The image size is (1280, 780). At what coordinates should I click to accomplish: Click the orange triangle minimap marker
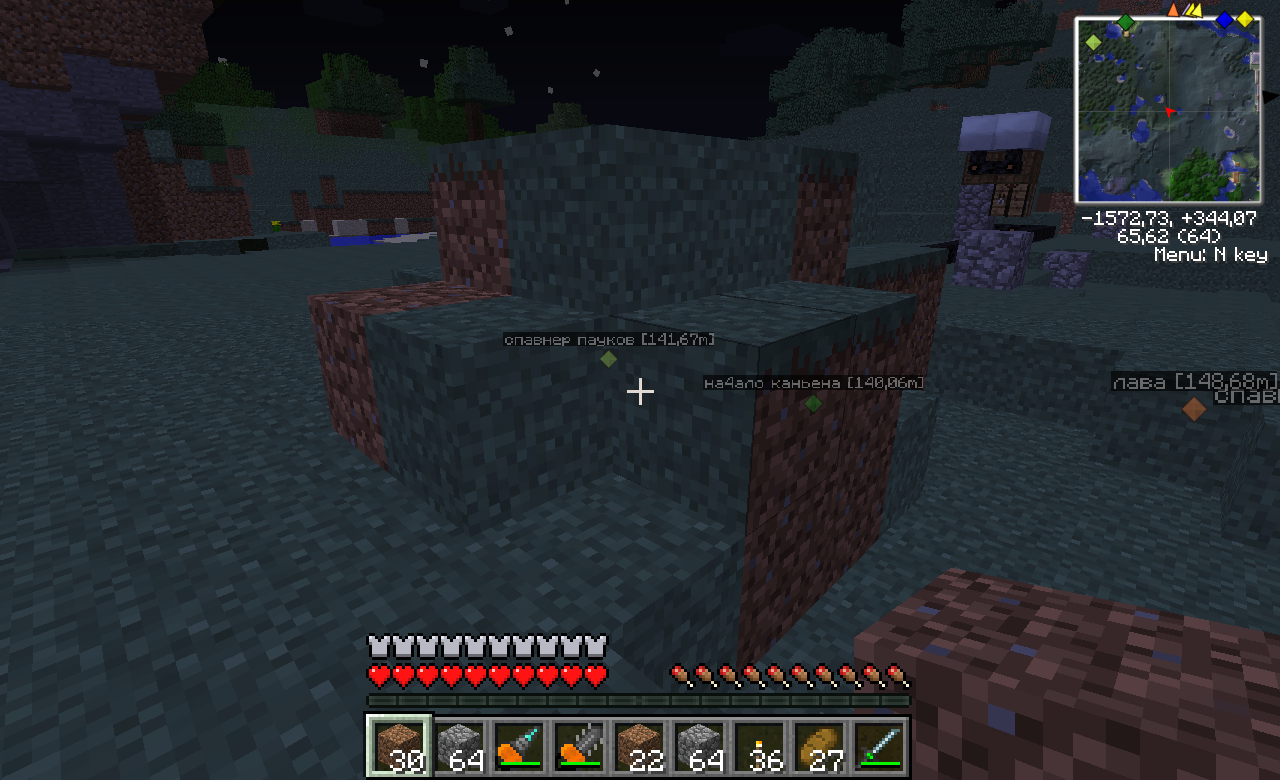1174,10
